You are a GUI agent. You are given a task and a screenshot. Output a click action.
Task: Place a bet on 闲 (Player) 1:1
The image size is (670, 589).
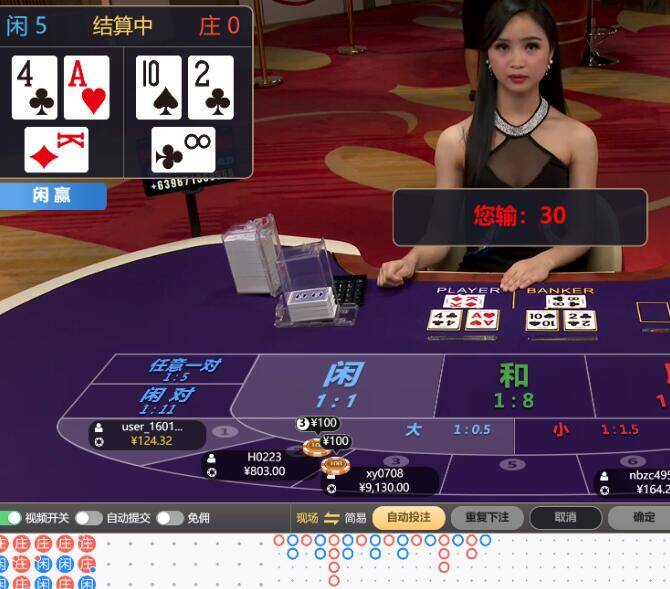(x=342, y=384)
